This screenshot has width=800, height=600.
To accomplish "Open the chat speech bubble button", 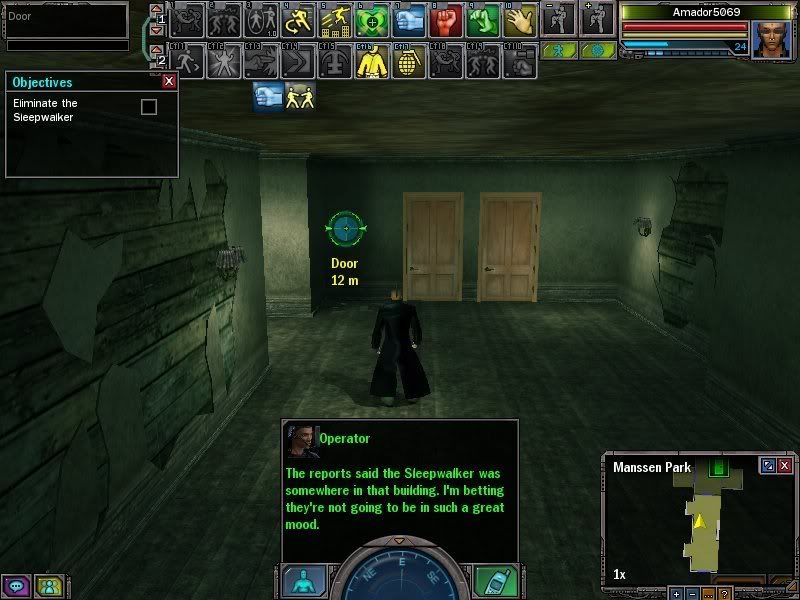I will point(16,586).
